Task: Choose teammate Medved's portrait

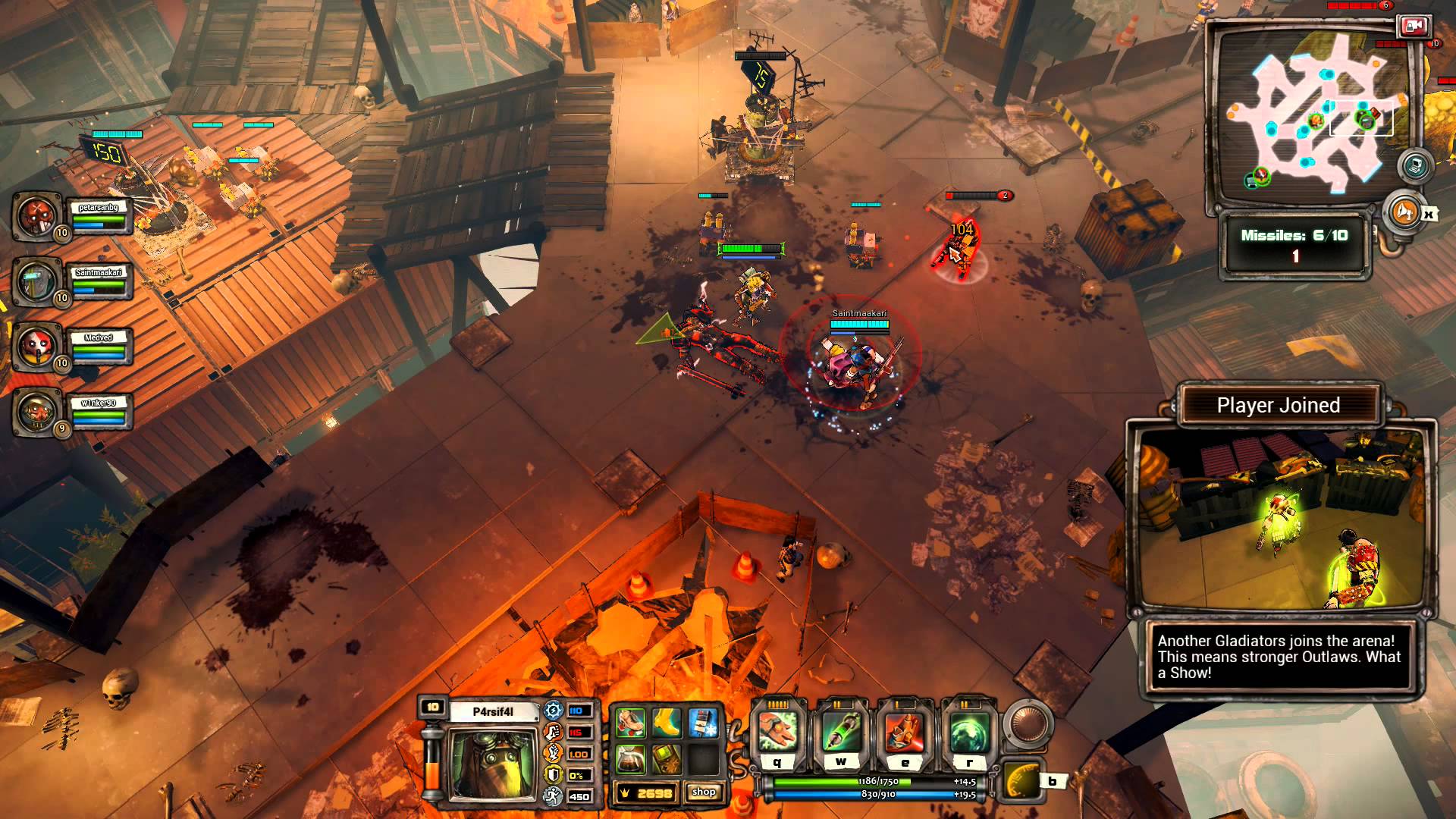Action: (36, 347)
